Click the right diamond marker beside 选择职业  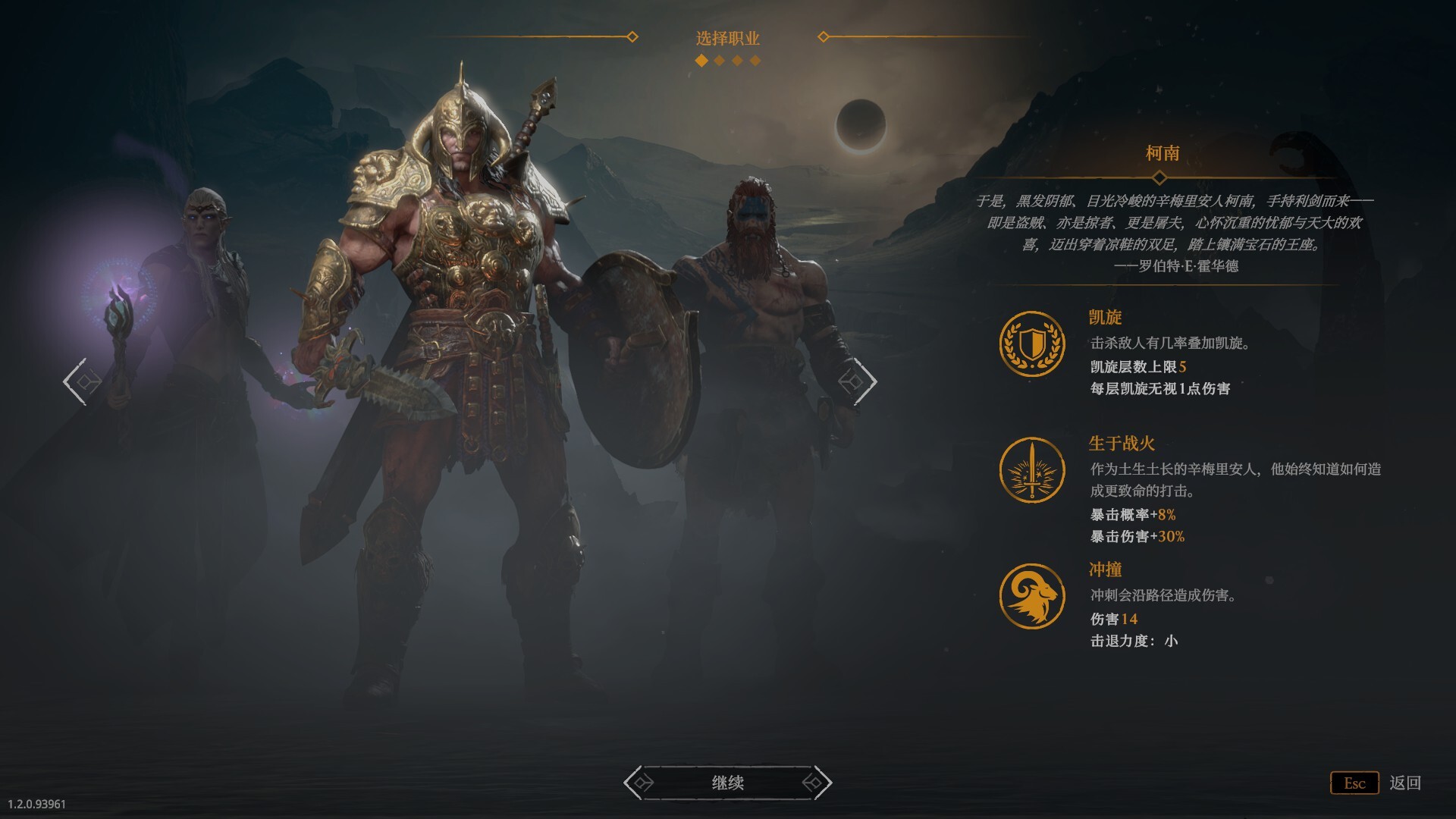click(824, 35)
